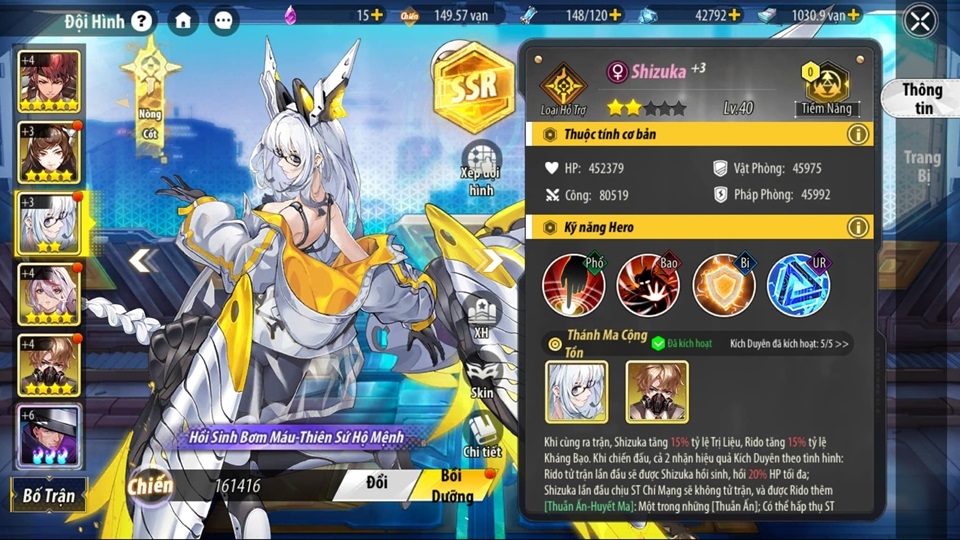The image size is (960, 540).
Task: Close the hero screen with the X button
Action: pyautogui.click(x=919, y=20)
